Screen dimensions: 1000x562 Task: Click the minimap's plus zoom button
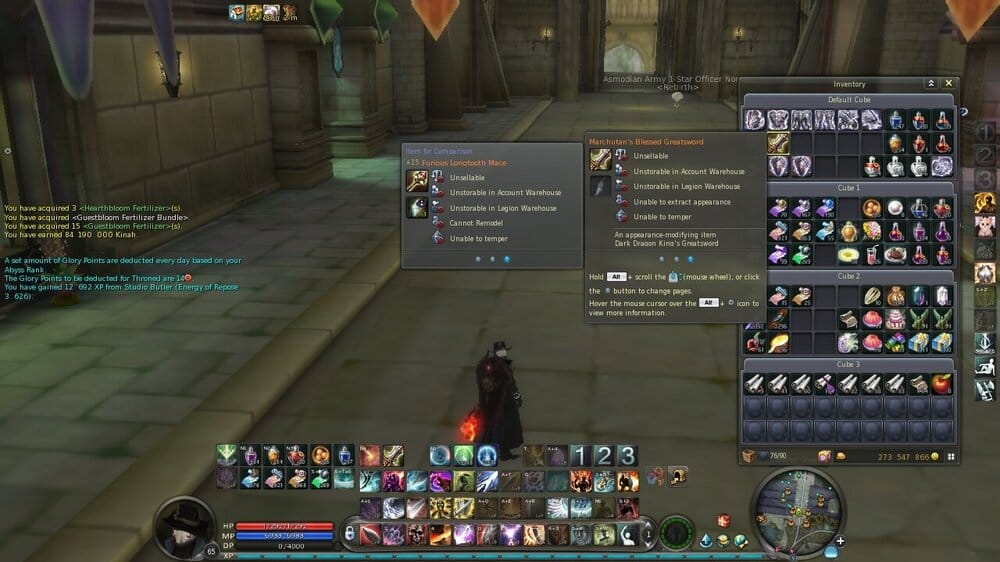(841, 541)
